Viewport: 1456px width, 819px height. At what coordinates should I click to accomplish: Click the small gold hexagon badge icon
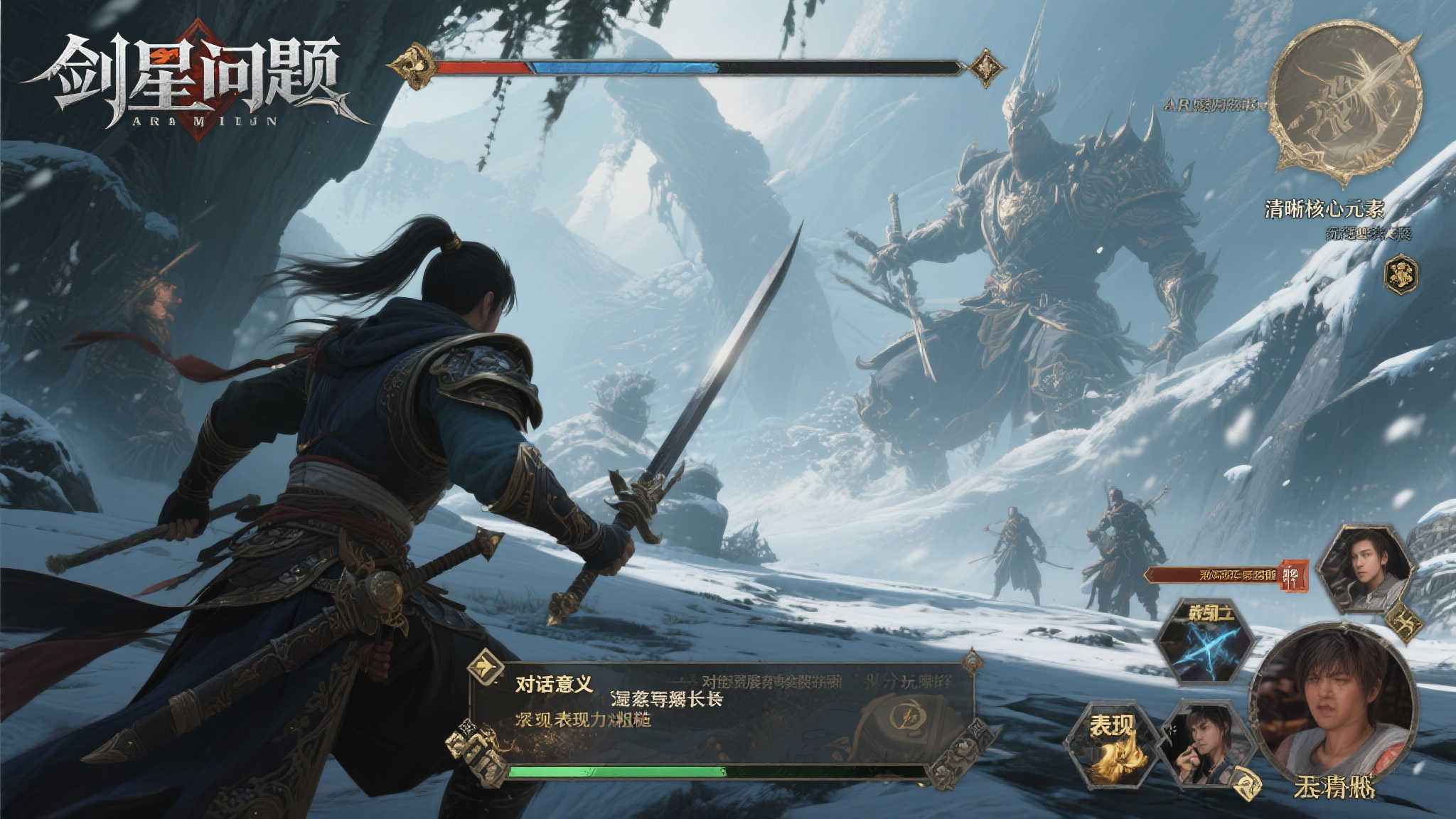click(x=1401, y=274)
